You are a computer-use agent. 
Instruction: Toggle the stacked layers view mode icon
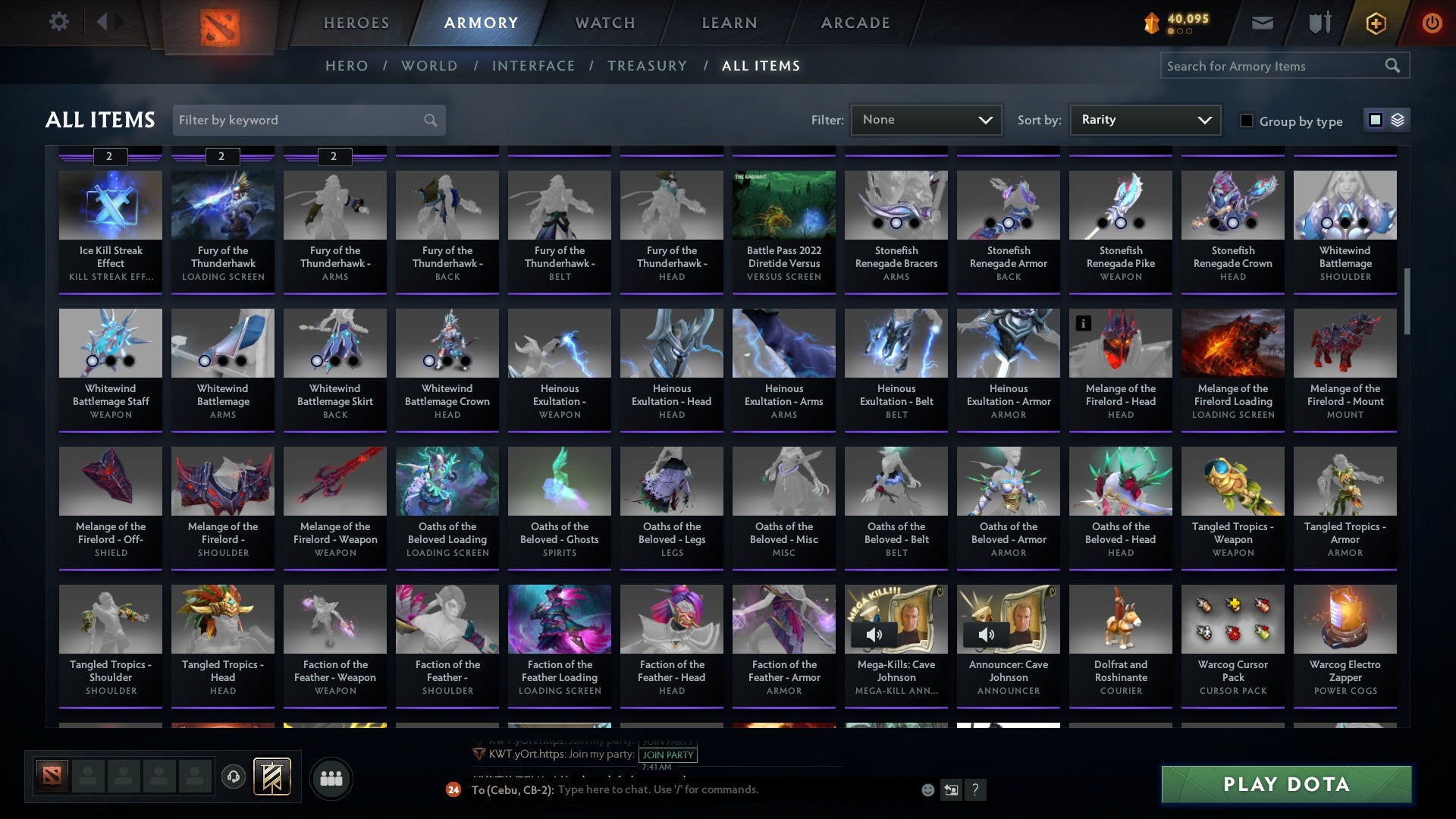click(x=1398, y=120)
